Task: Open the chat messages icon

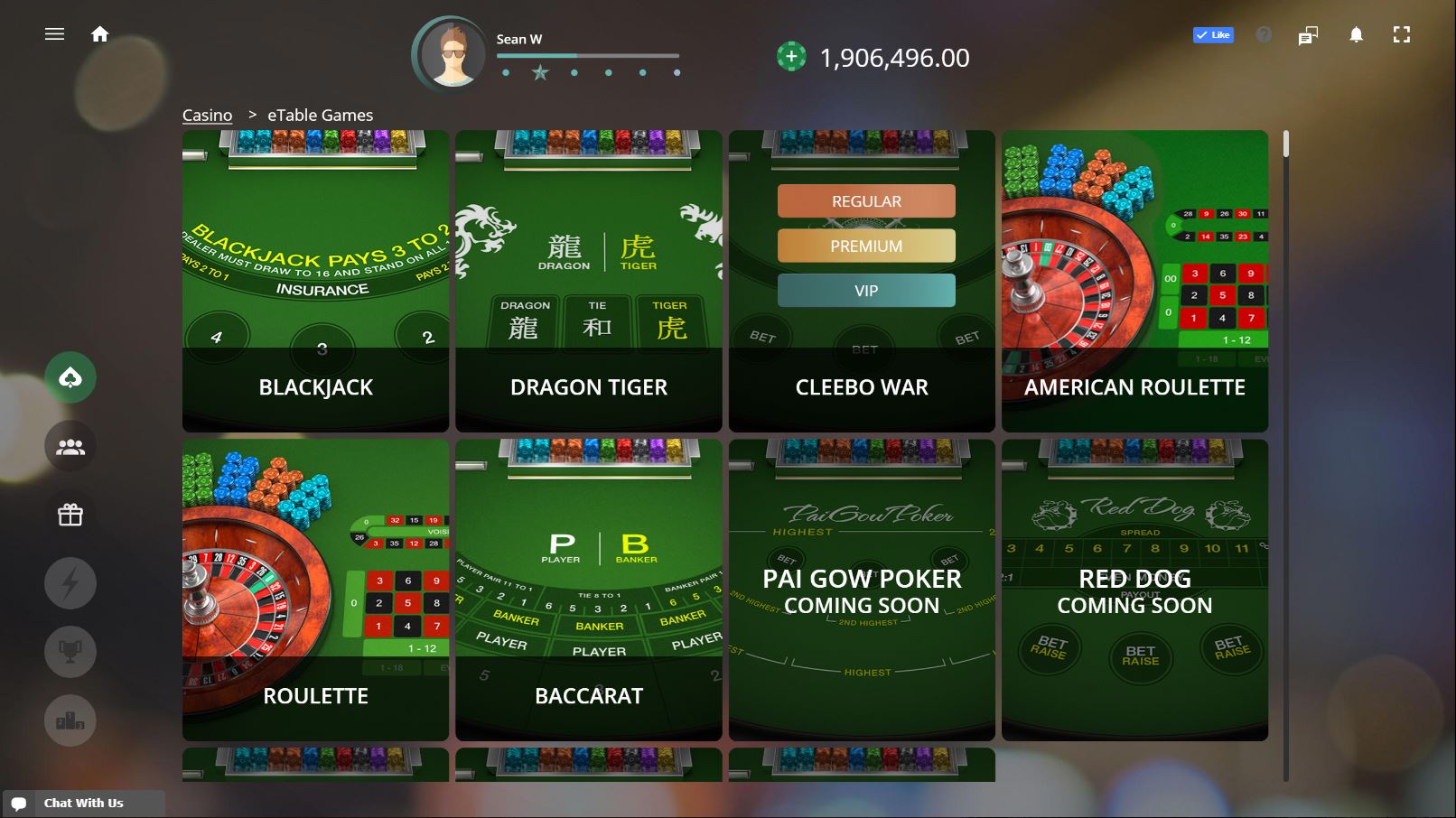Action: (1307, 34)
